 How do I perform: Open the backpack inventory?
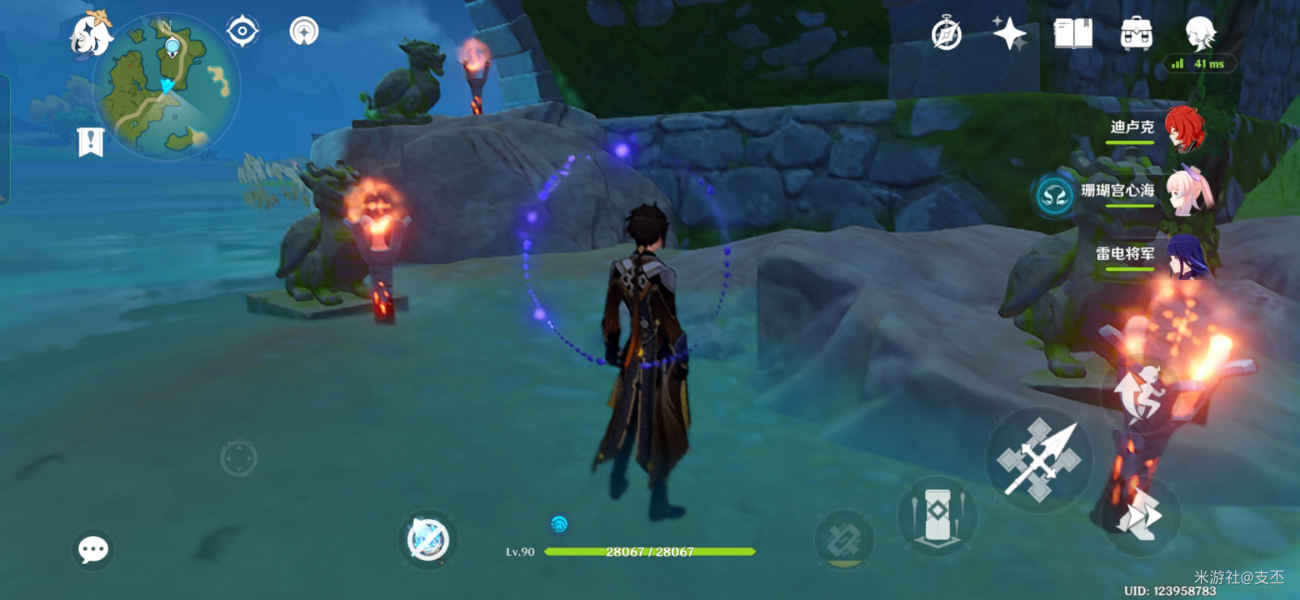point(1137,34)
